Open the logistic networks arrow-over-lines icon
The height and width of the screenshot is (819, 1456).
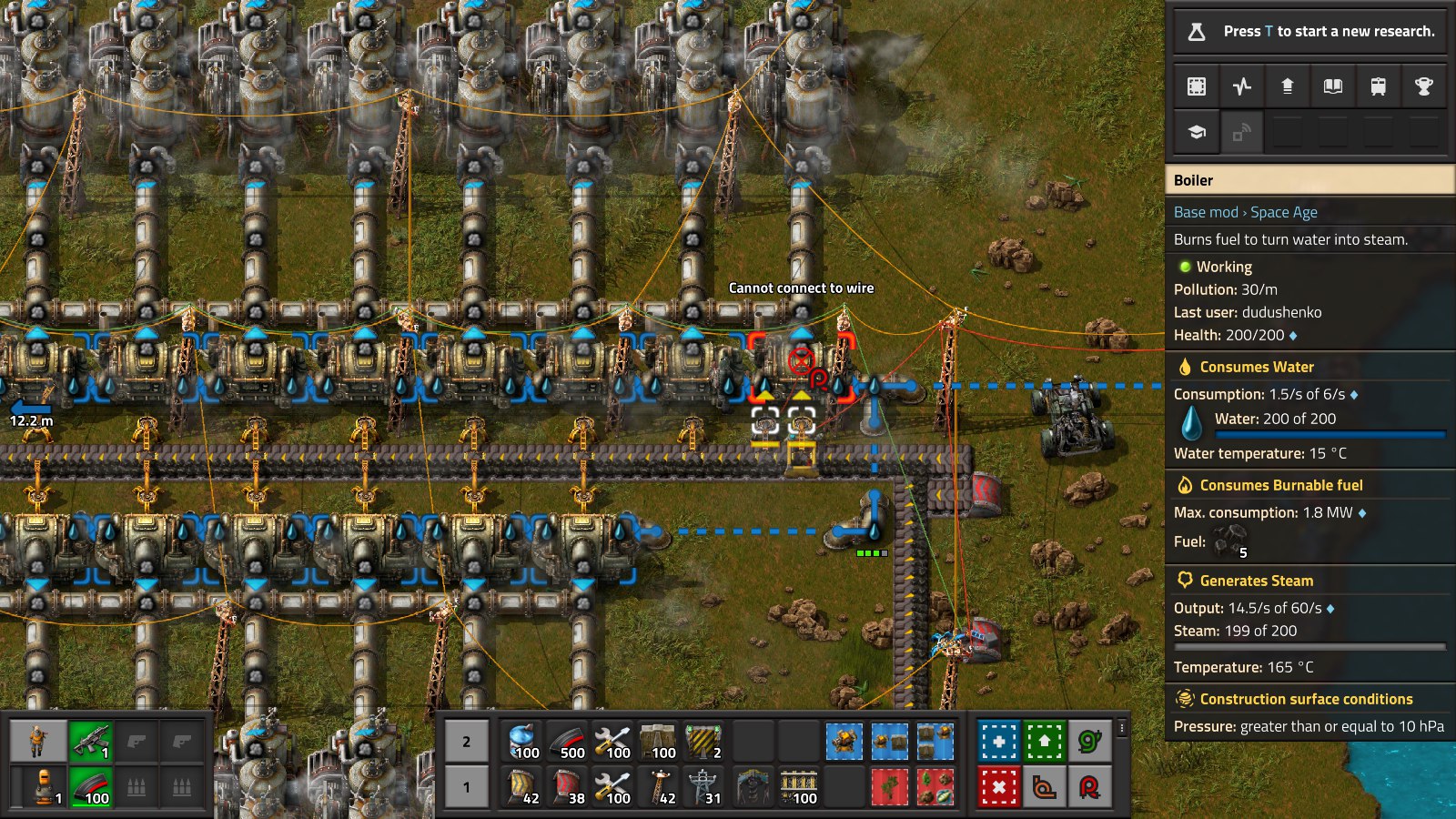pyautogui.click(x=1288, y=86)
